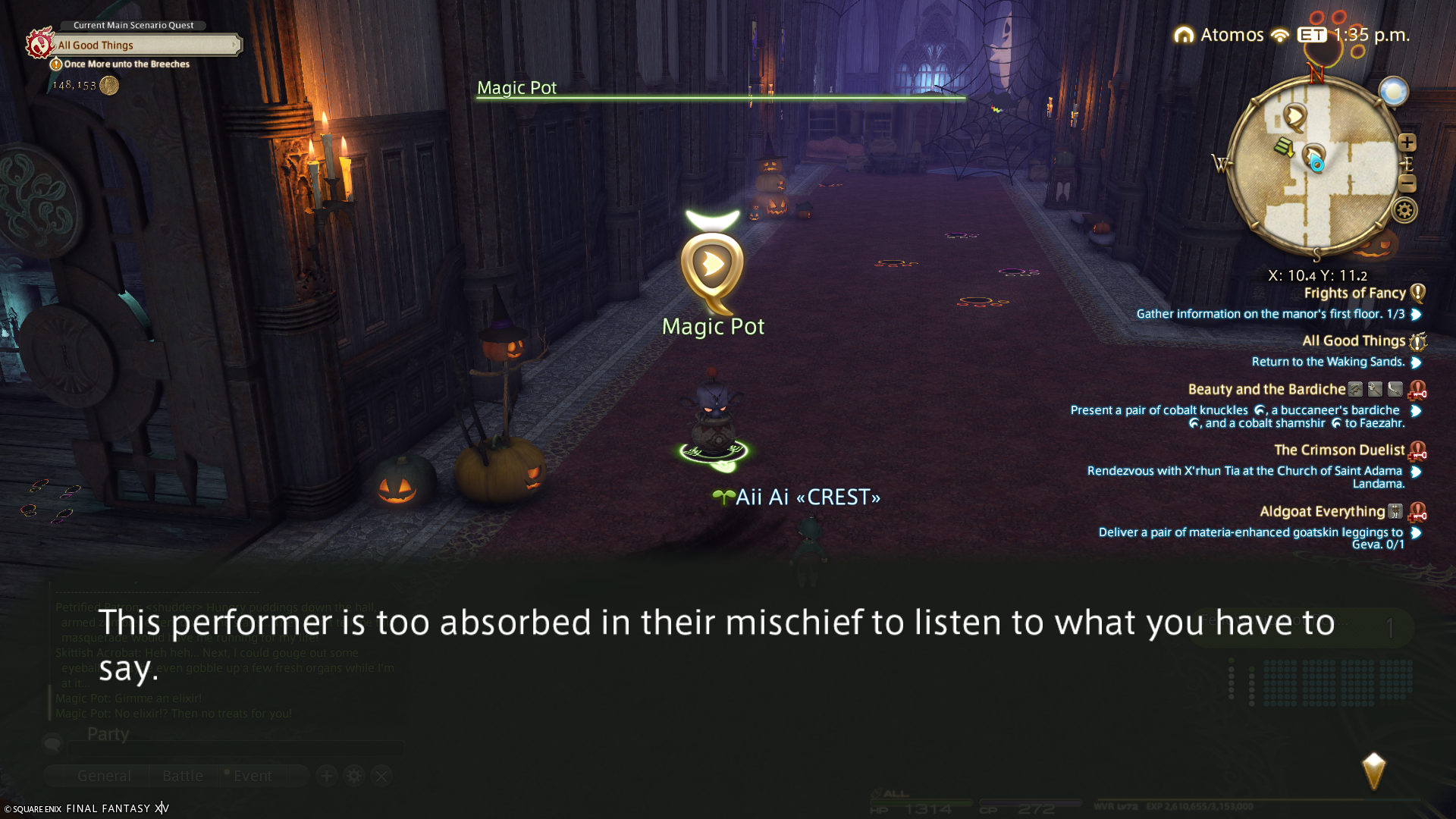
Task: Switch to the Battle chat tab
Action: point(183,776)
